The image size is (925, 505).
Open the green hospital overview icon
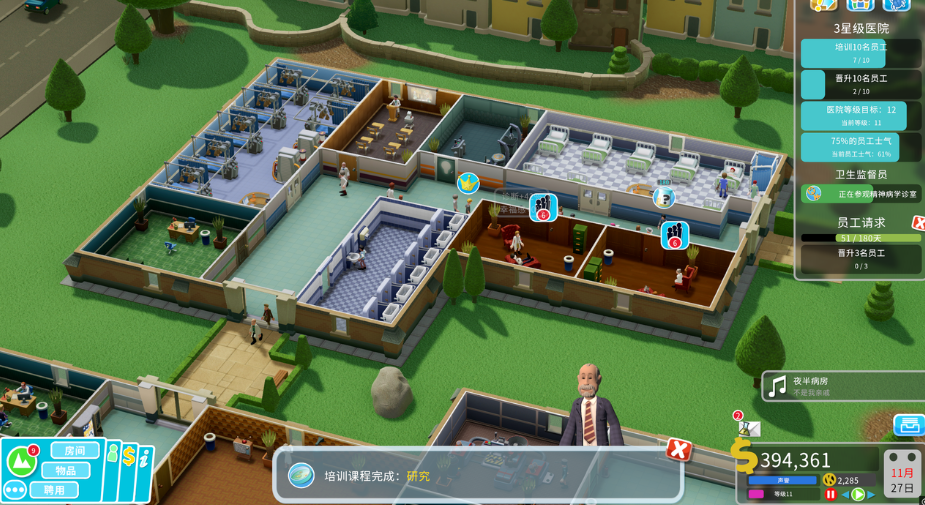21,460
